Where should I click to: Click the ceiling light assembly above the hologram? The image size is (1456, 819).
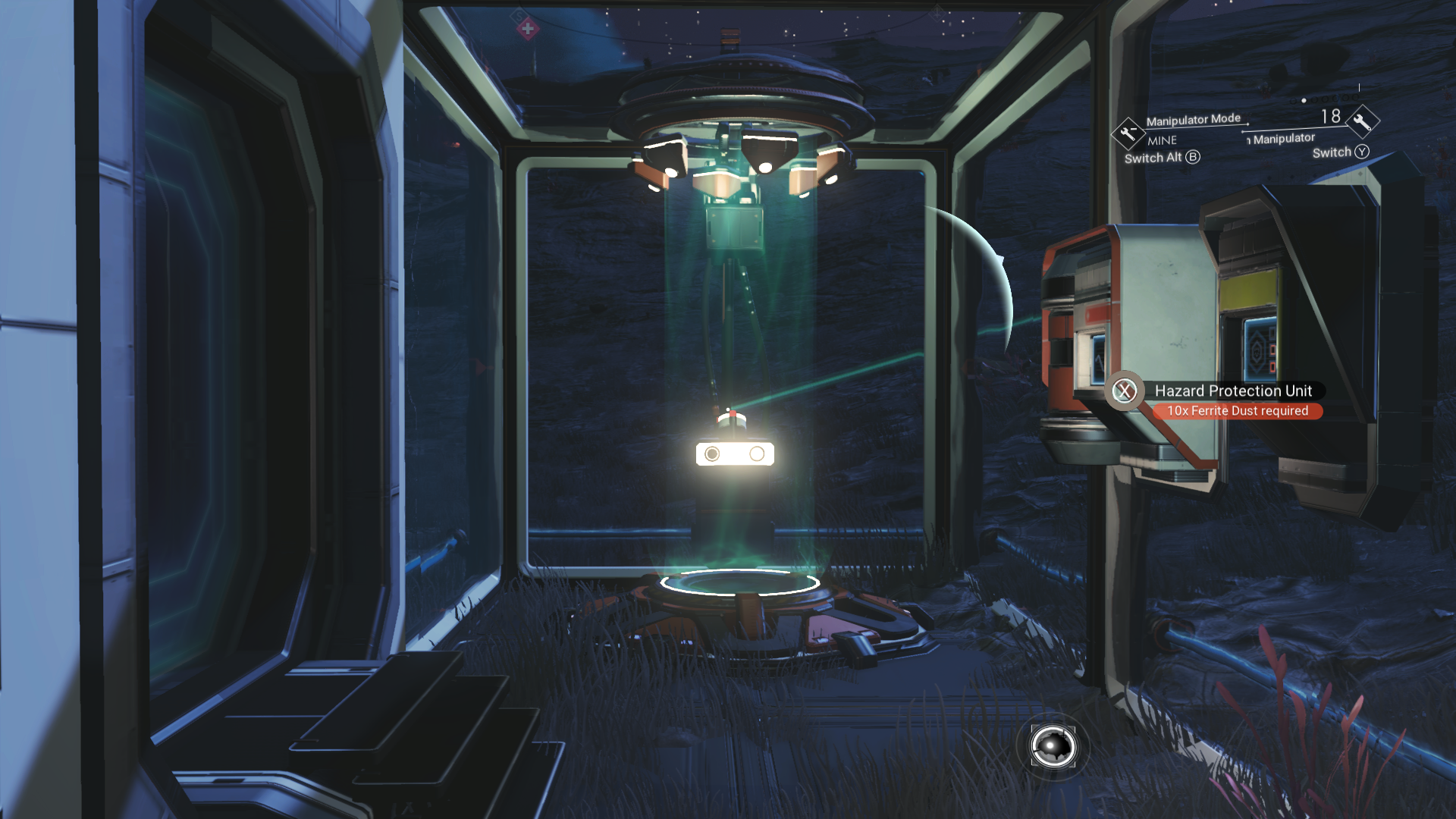point(739,140)
